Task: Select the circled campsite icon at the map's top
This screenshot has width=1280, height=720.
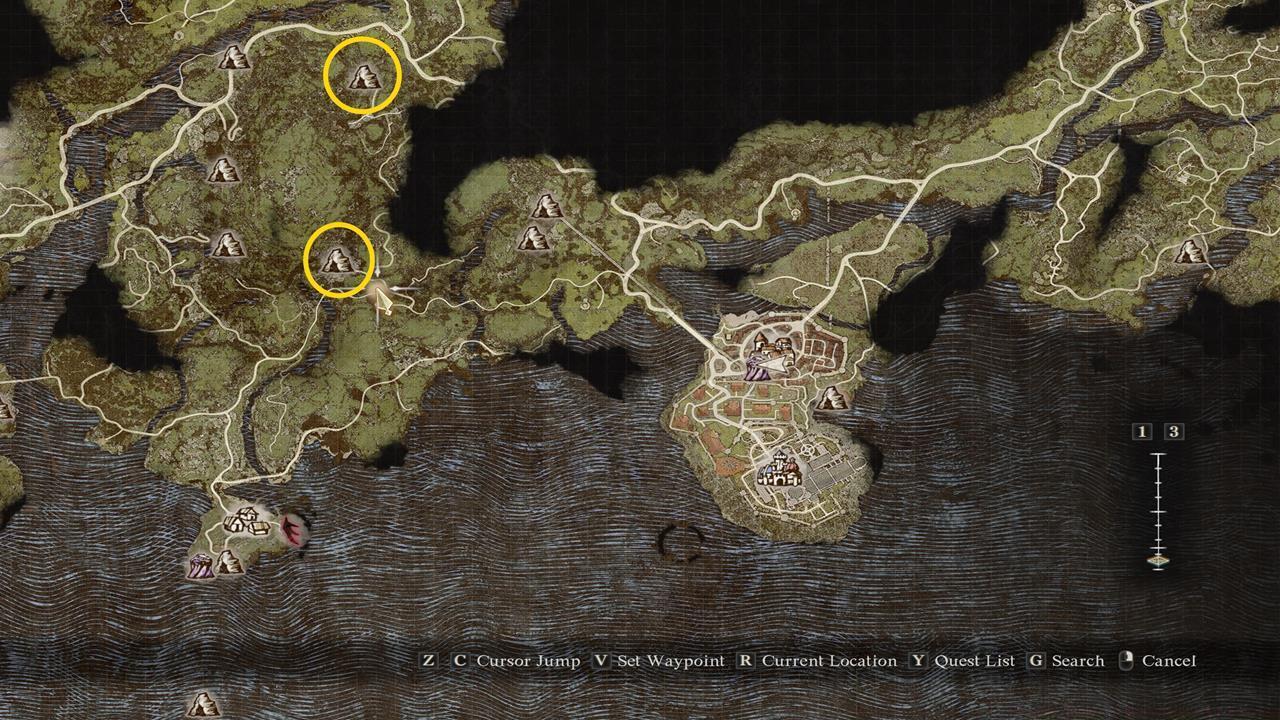Action: click(x=362, y=78)
